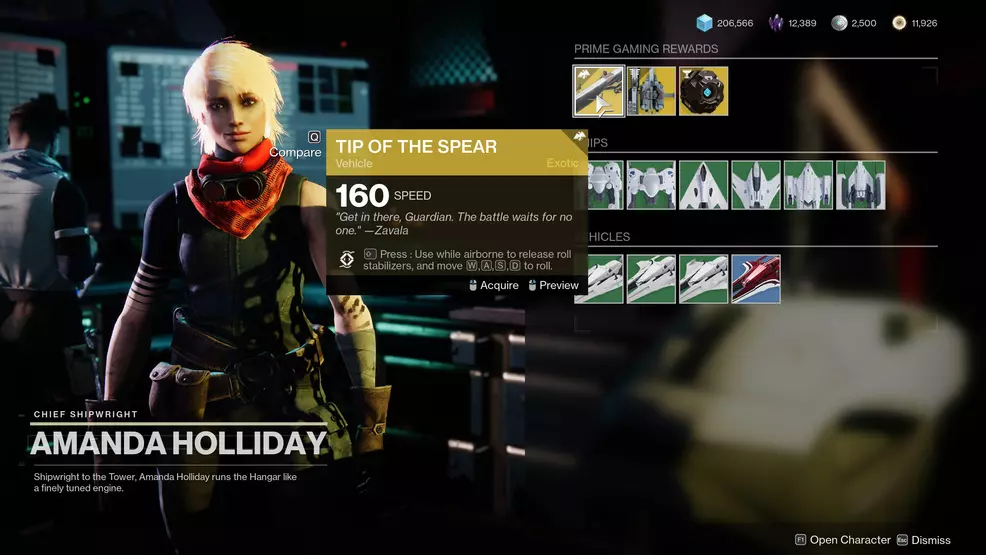Select the exotic ship Prime Gaming reward
This screenshot has width=986, height=555.
click(652, 91)
